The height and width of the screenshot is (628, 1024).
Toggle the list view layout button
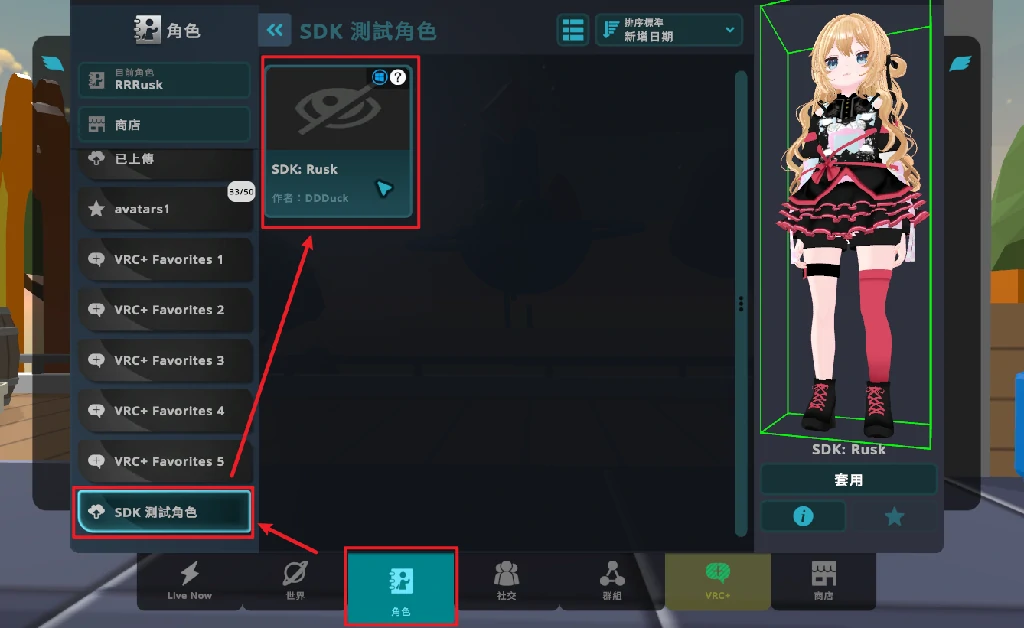point(573,30)
